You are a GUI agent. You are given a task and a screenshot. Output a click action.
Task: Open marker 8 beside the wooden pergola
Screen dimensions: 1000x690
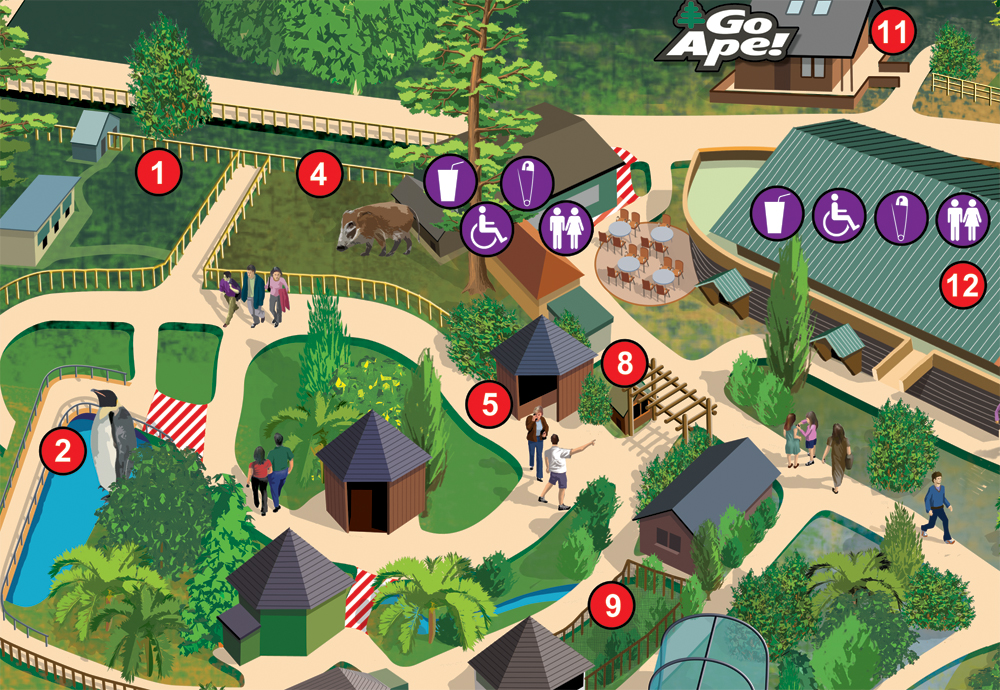coord(624,362)
